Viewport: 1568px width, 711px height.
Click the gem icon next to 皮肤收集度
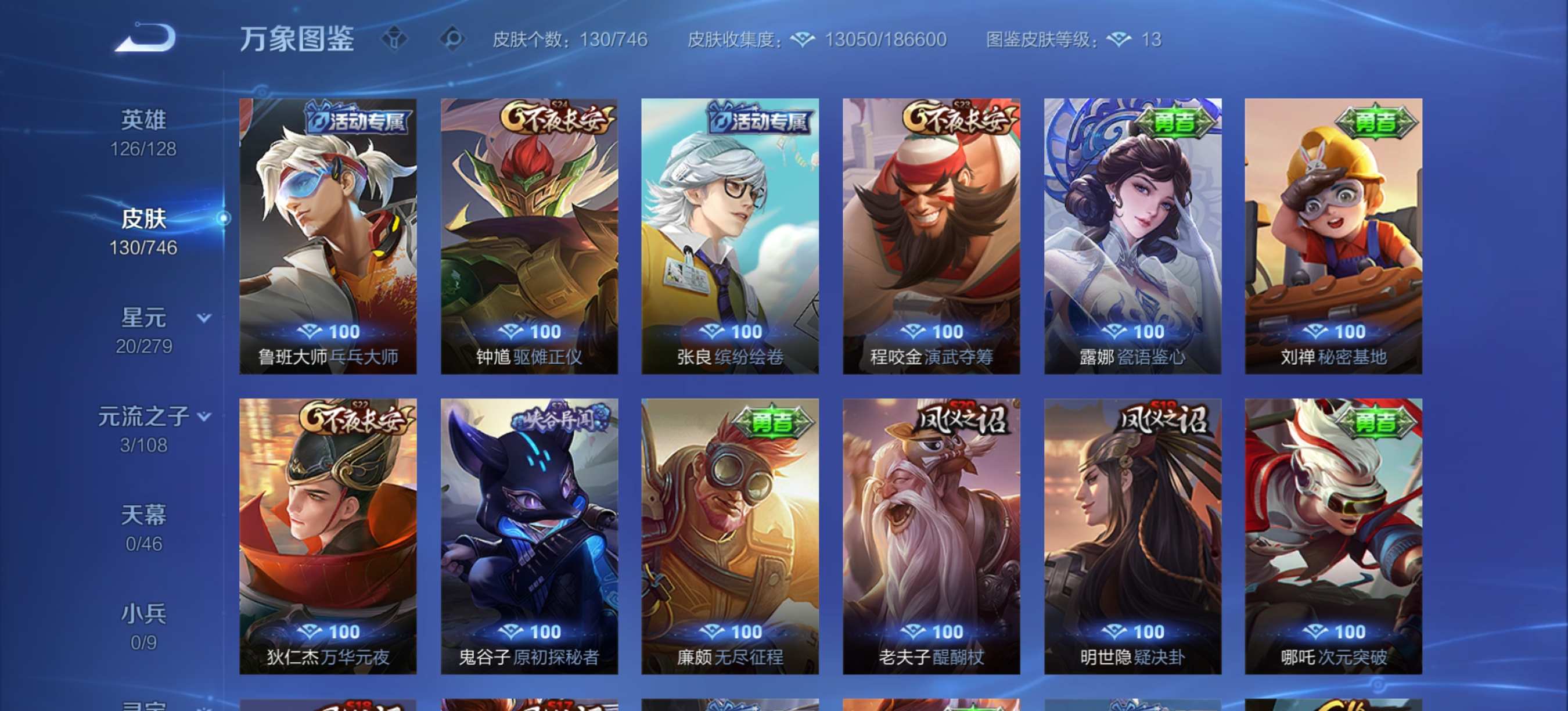[801, 39]
